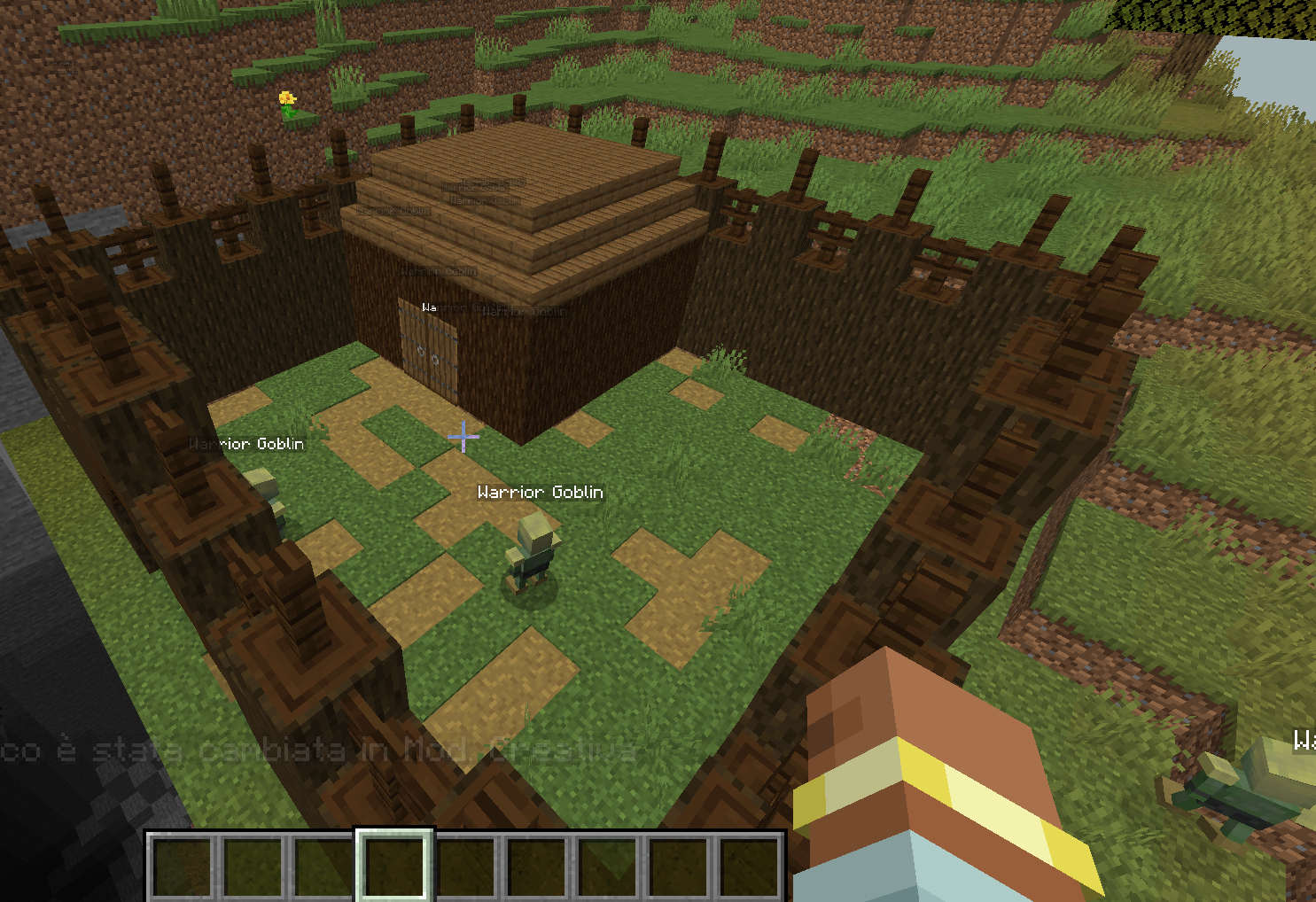Screen dimensions: 1316x902
Task: Select the third hotbar slot
Action: point(323,864)
